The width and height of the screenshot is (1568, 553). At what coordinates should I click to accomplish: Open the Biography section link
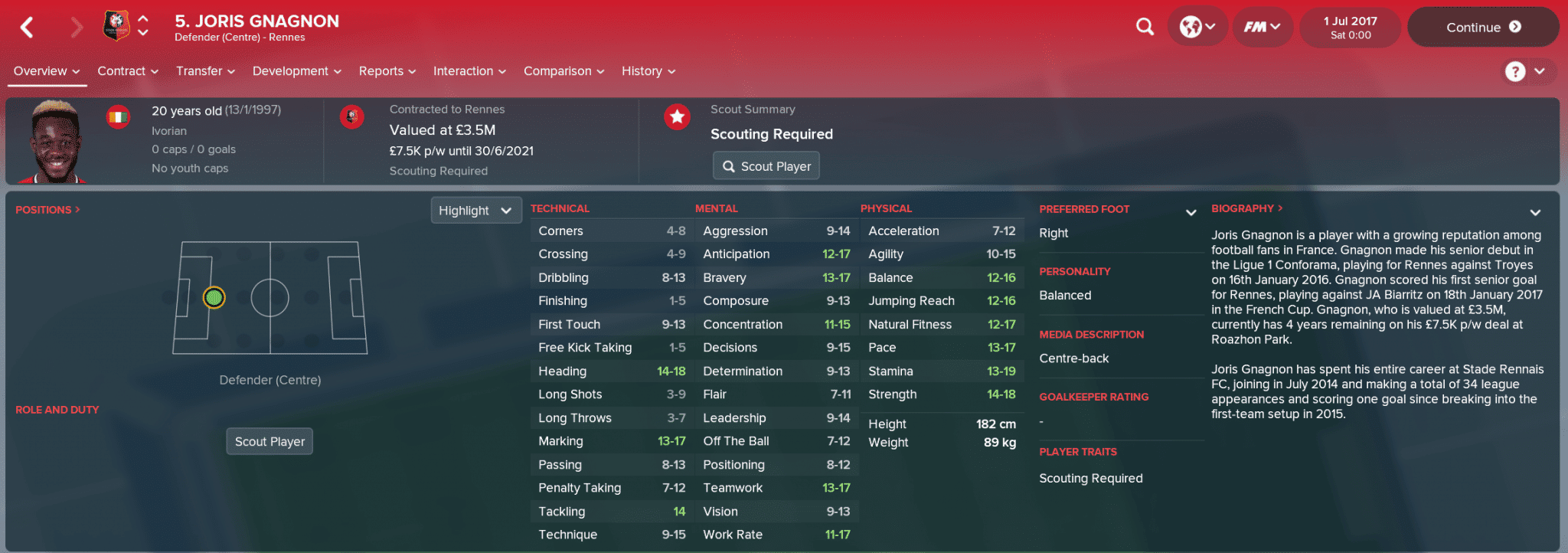1246,208
